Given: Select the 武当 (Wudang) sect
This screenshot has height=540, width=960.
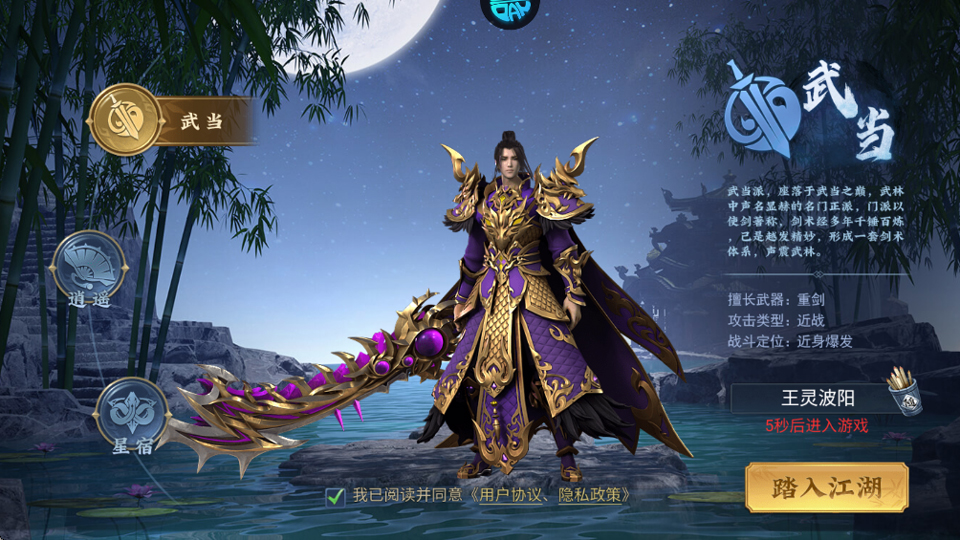Looking at the screenshot, I should tap(125, 121).
